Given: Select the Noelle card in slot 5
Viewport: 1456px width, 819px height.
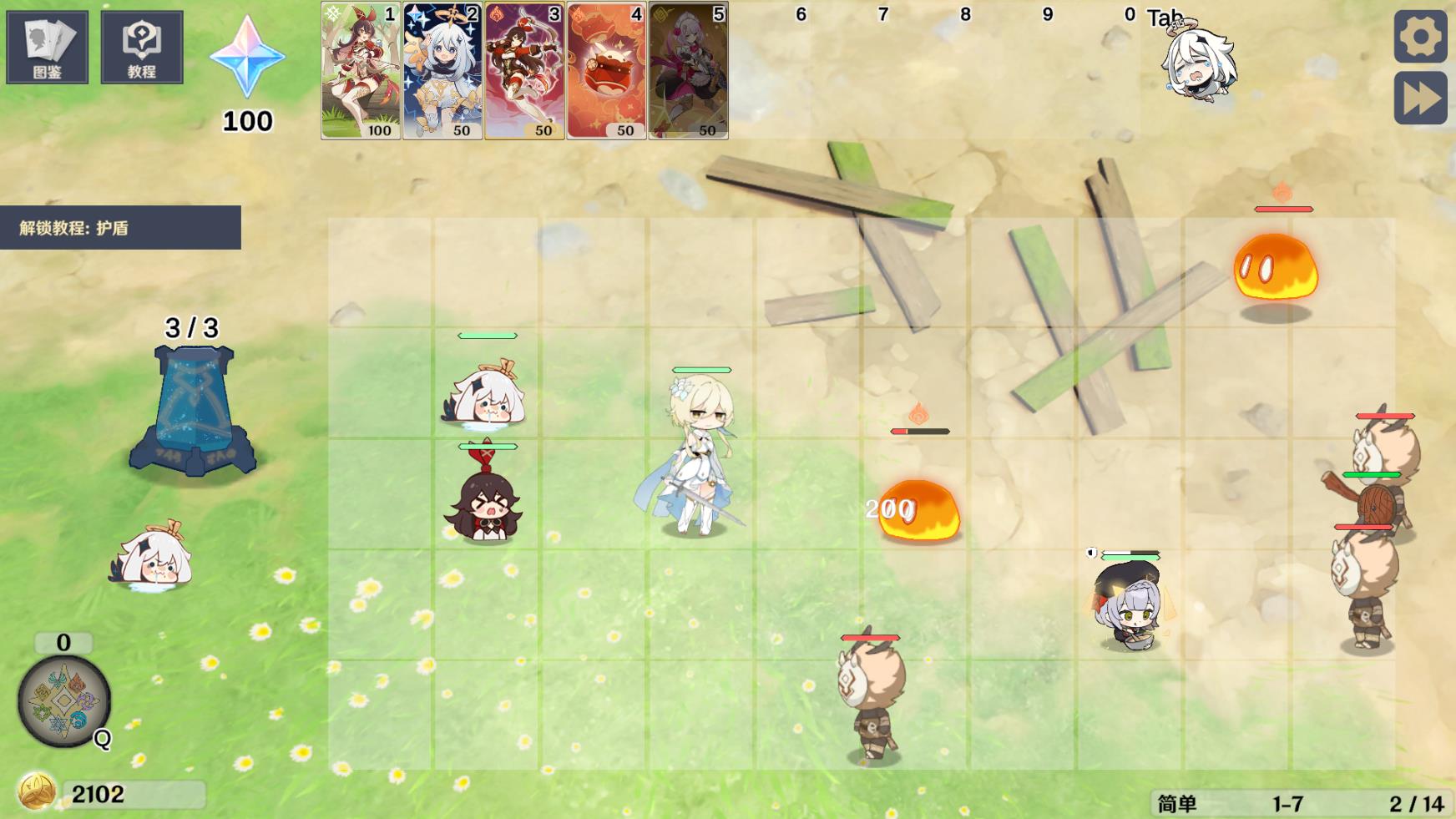Looking at the screenshot, I should point(687,71).
